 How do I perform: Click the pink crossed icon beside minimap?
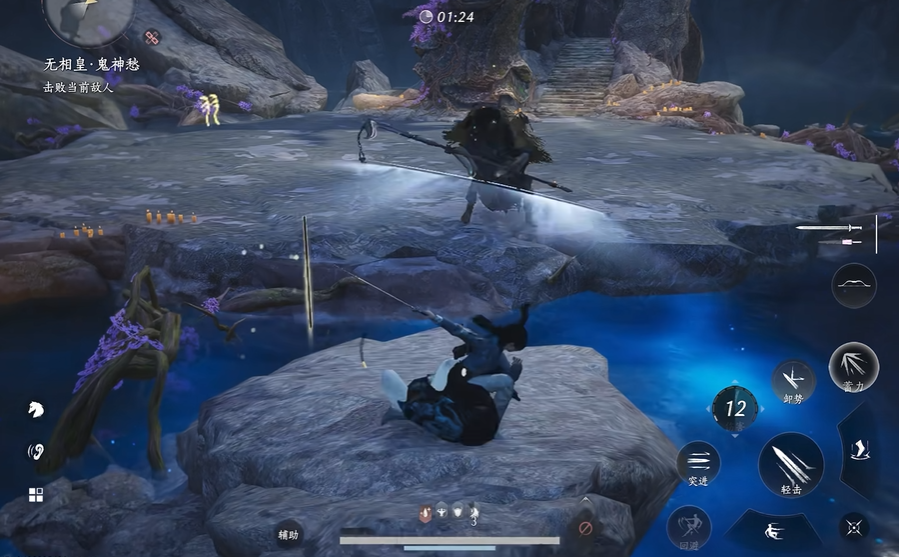tap(152, 37)
